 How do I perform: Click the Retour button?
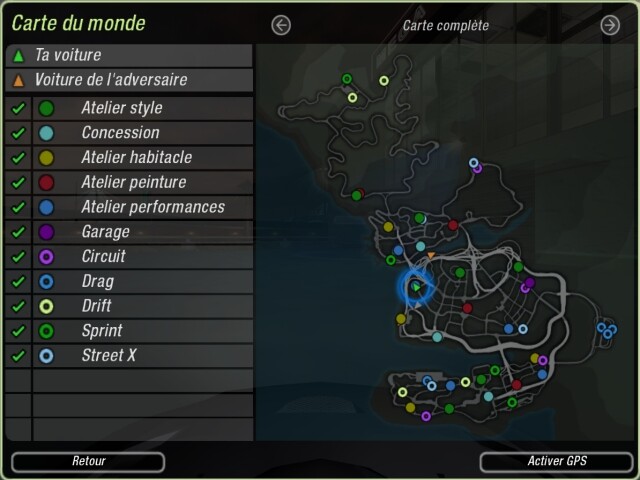pos(88,462)
